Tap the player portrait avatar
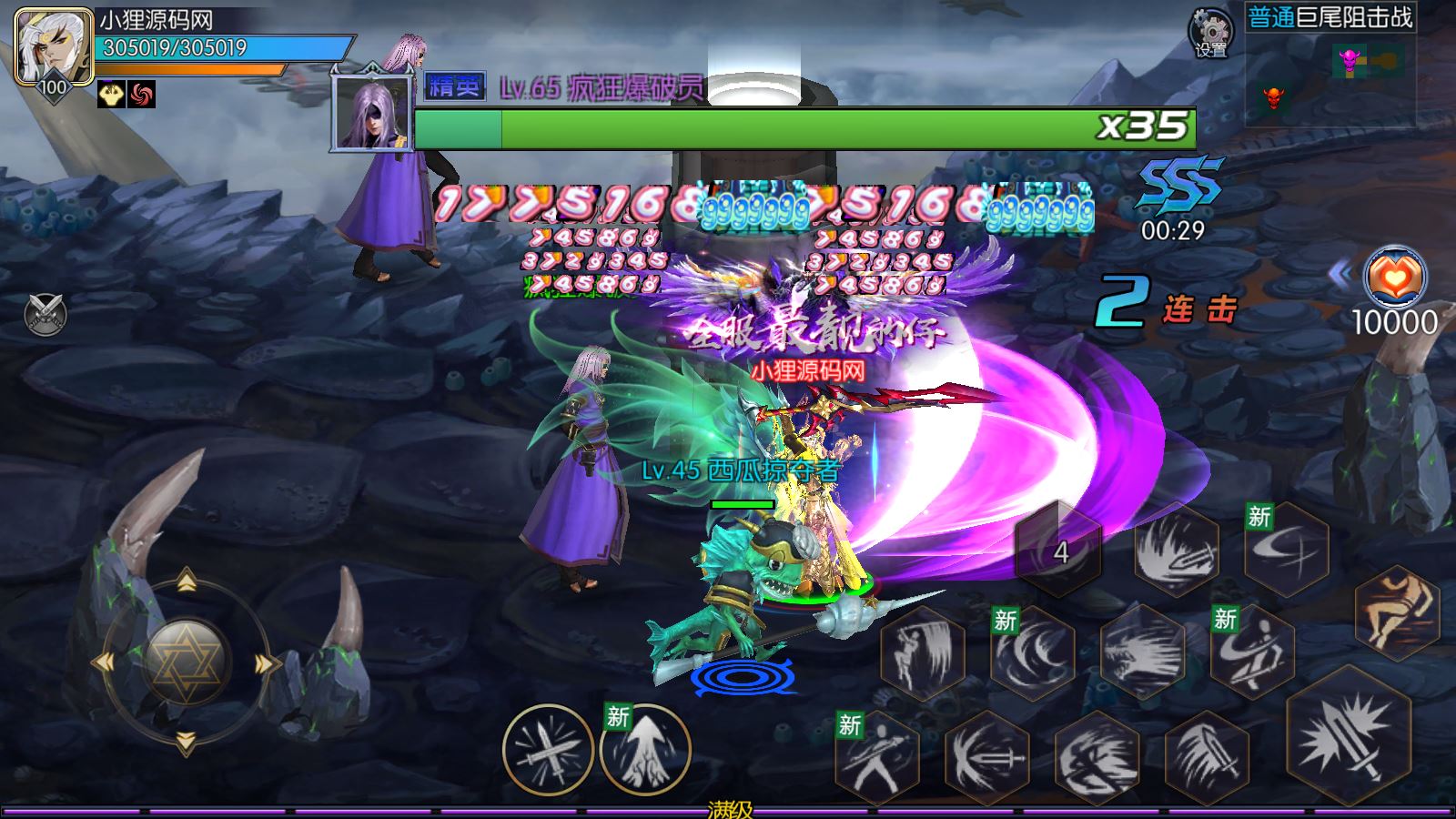1456x819 pixels. [x=54, y=48]
